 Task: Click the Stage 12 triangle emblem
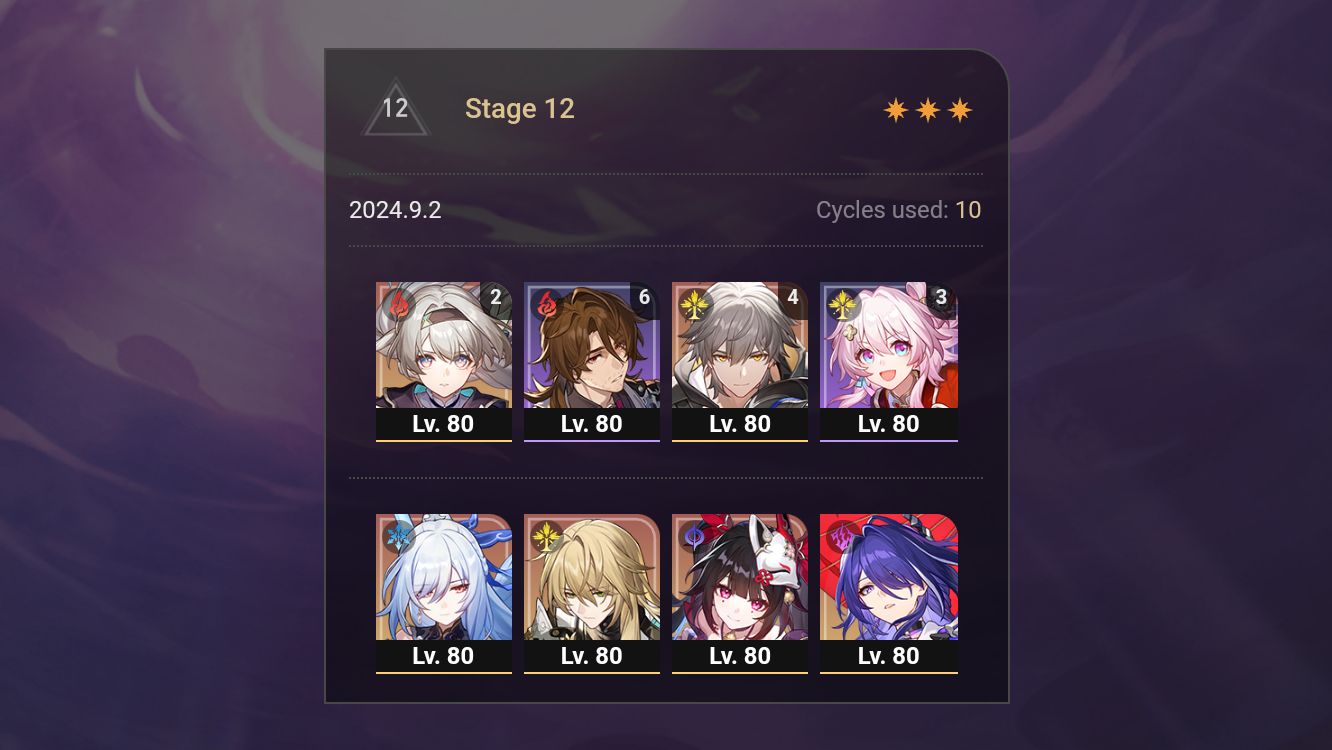(x=397, y=109)
